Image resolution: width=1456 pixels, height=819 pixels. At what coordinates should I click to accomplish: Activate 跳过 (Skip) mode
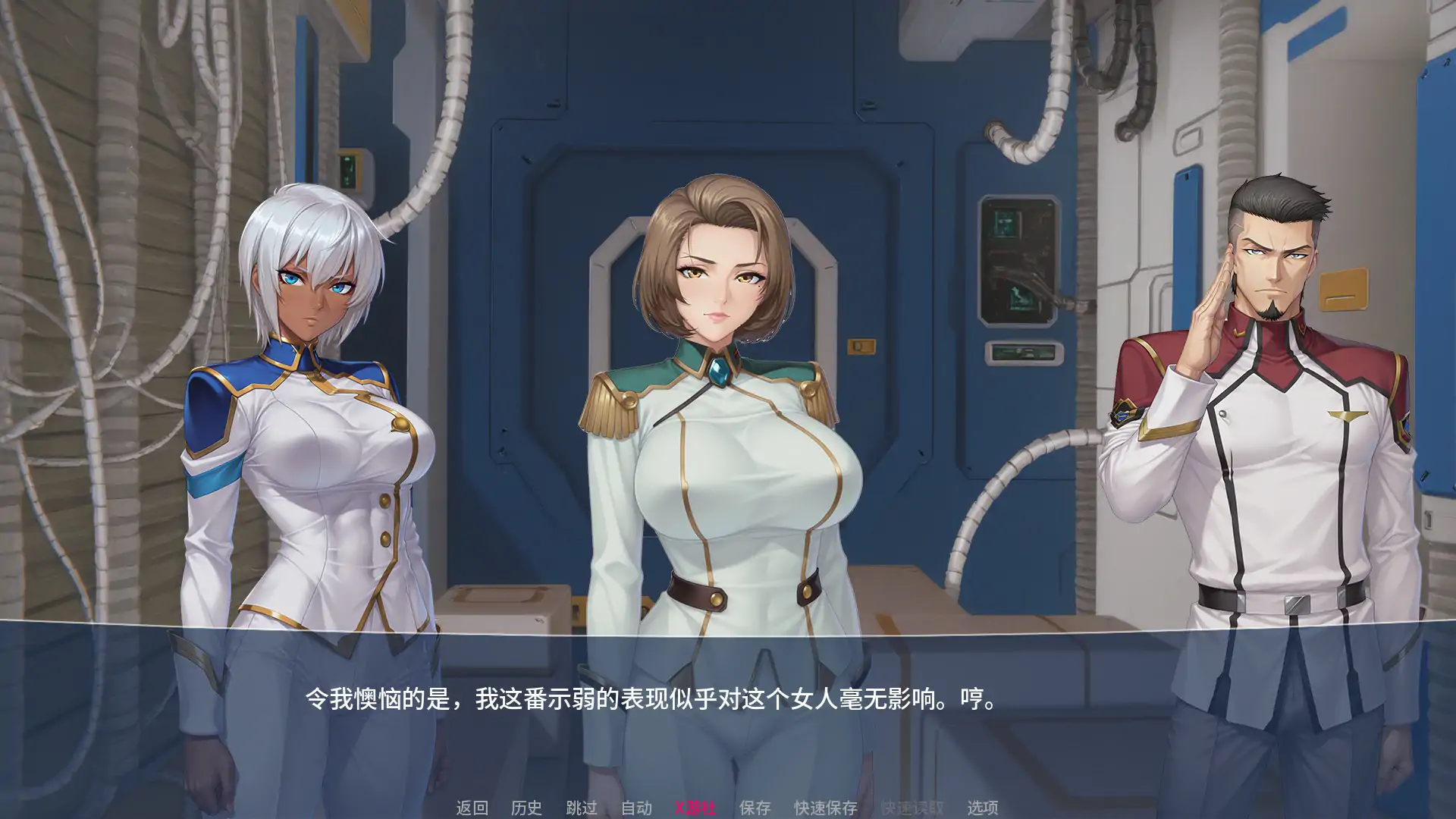click(x=582, y=808)
